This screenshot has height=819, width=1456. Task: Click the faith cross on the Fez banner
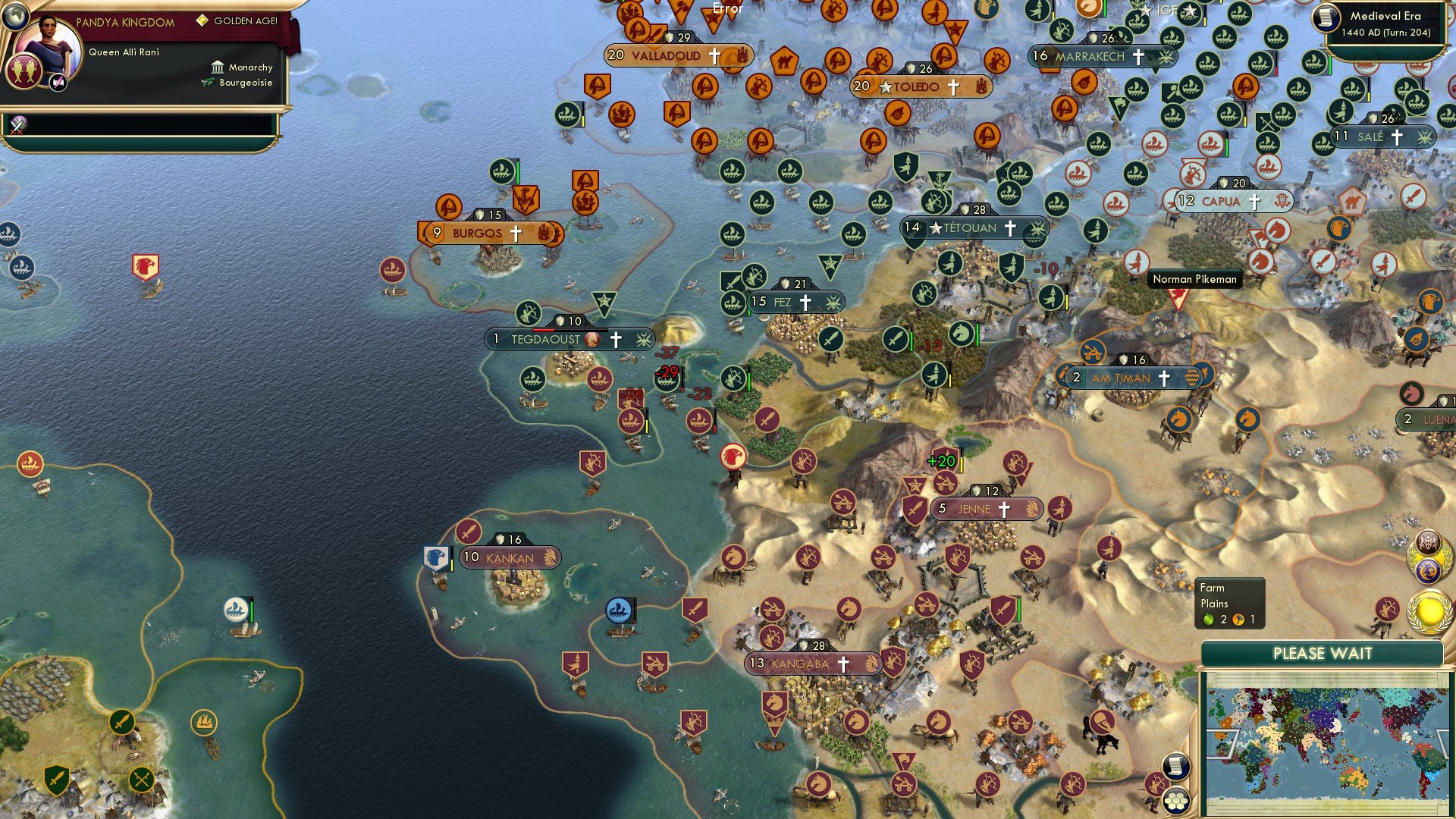[807, 302]
